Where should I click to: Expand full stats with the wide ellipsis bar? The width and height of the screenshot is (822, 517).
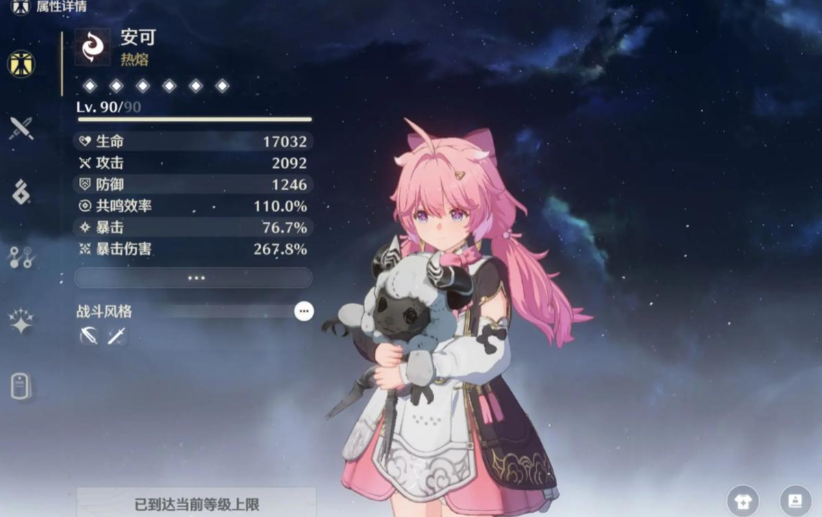tap(194, 278)
